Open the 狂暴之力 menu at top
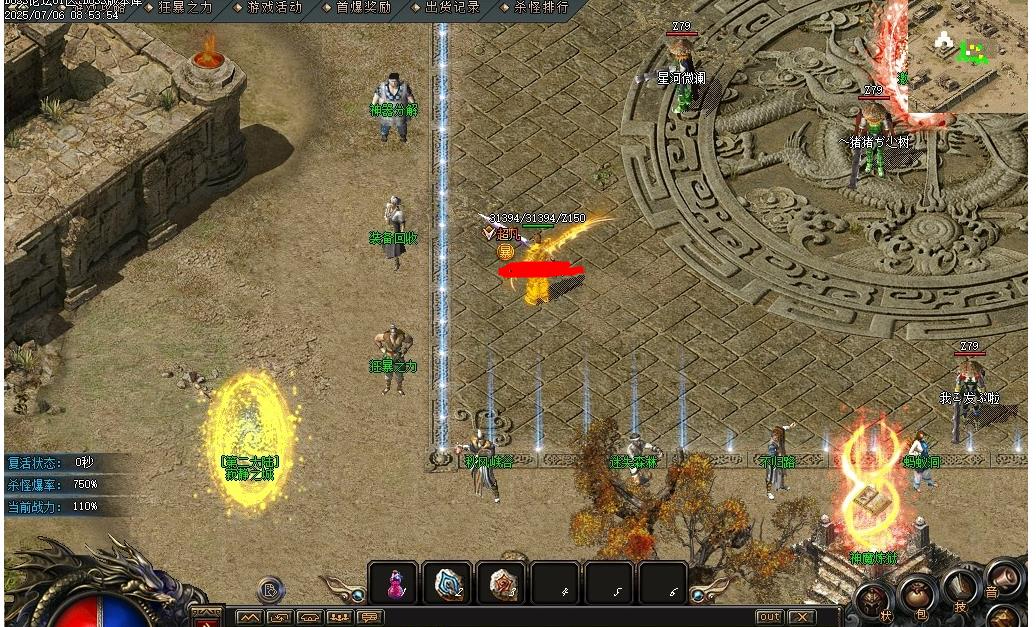 184,7
